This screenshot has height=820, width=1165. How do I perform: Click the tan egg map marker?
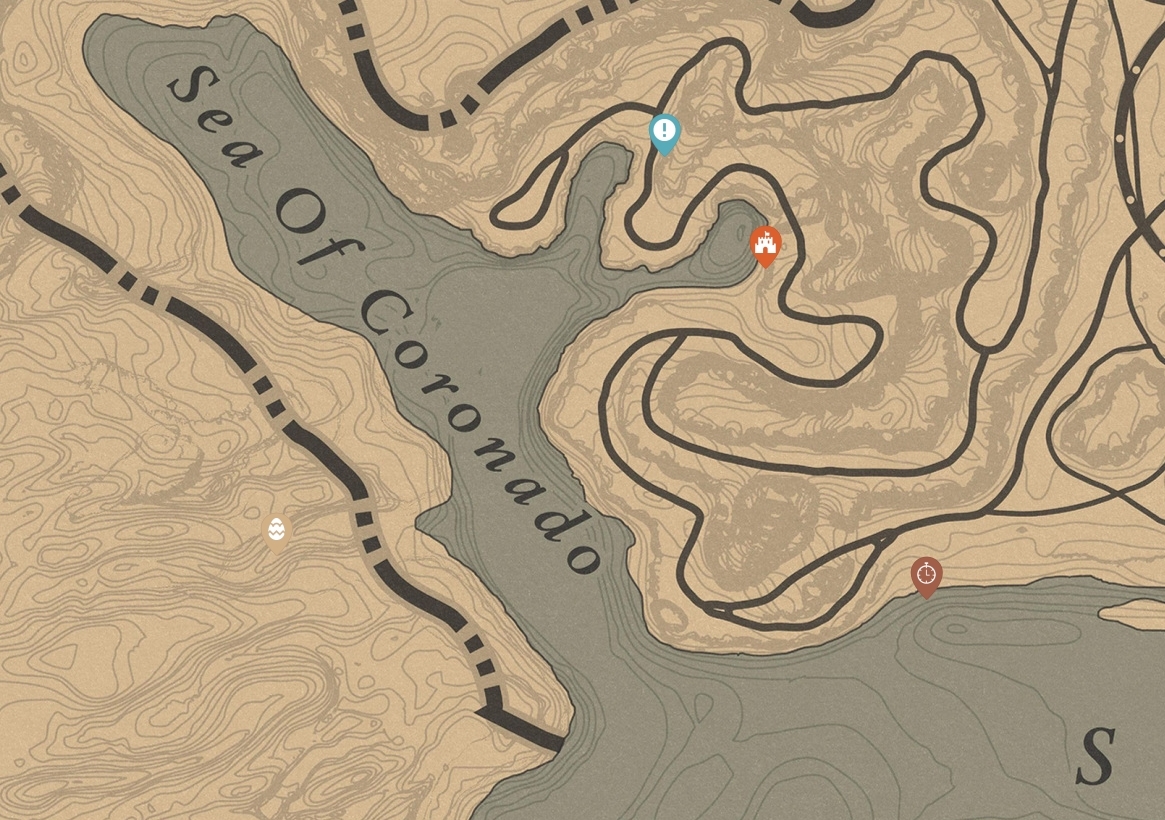point(277,530)
